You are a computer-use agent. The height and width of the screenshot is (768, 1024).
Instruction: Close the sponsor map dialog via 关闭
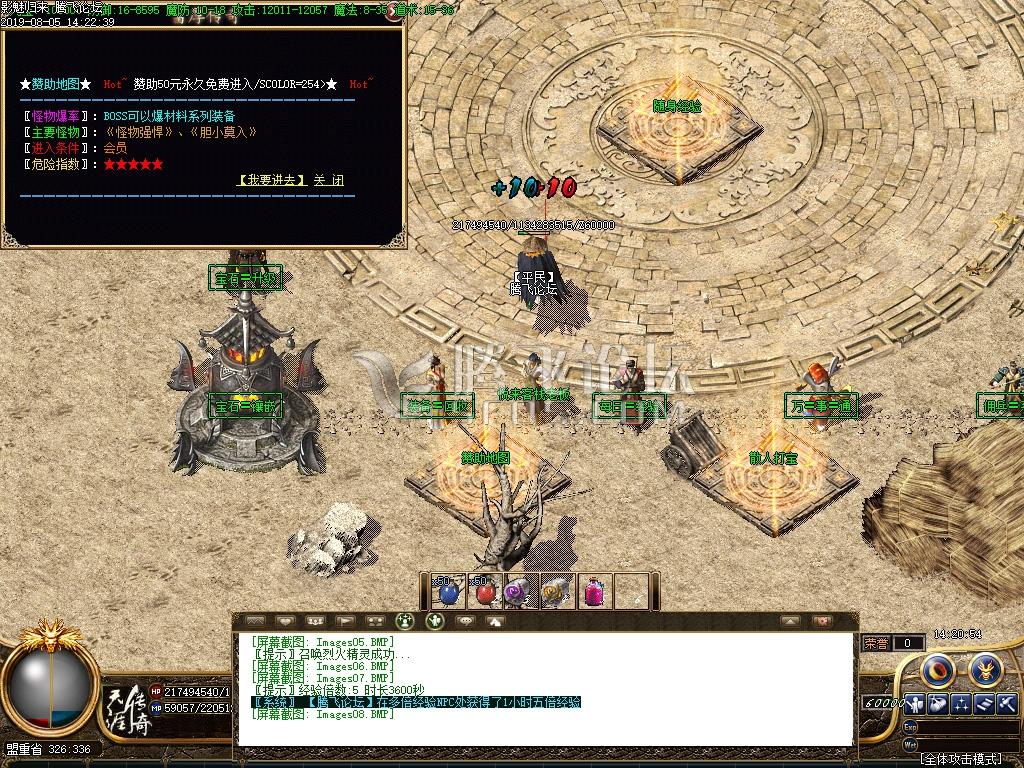328,181
